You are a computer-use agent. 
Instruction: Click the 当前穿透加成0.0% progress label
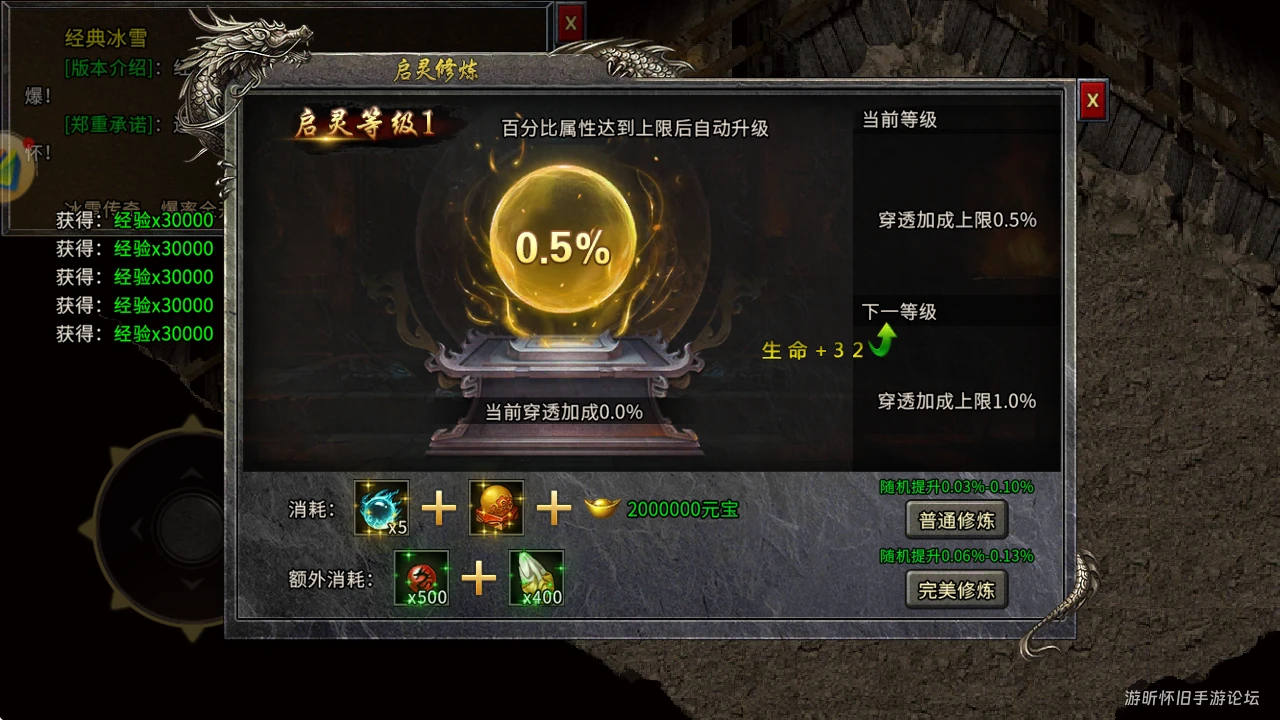click(x=562, y=411)
